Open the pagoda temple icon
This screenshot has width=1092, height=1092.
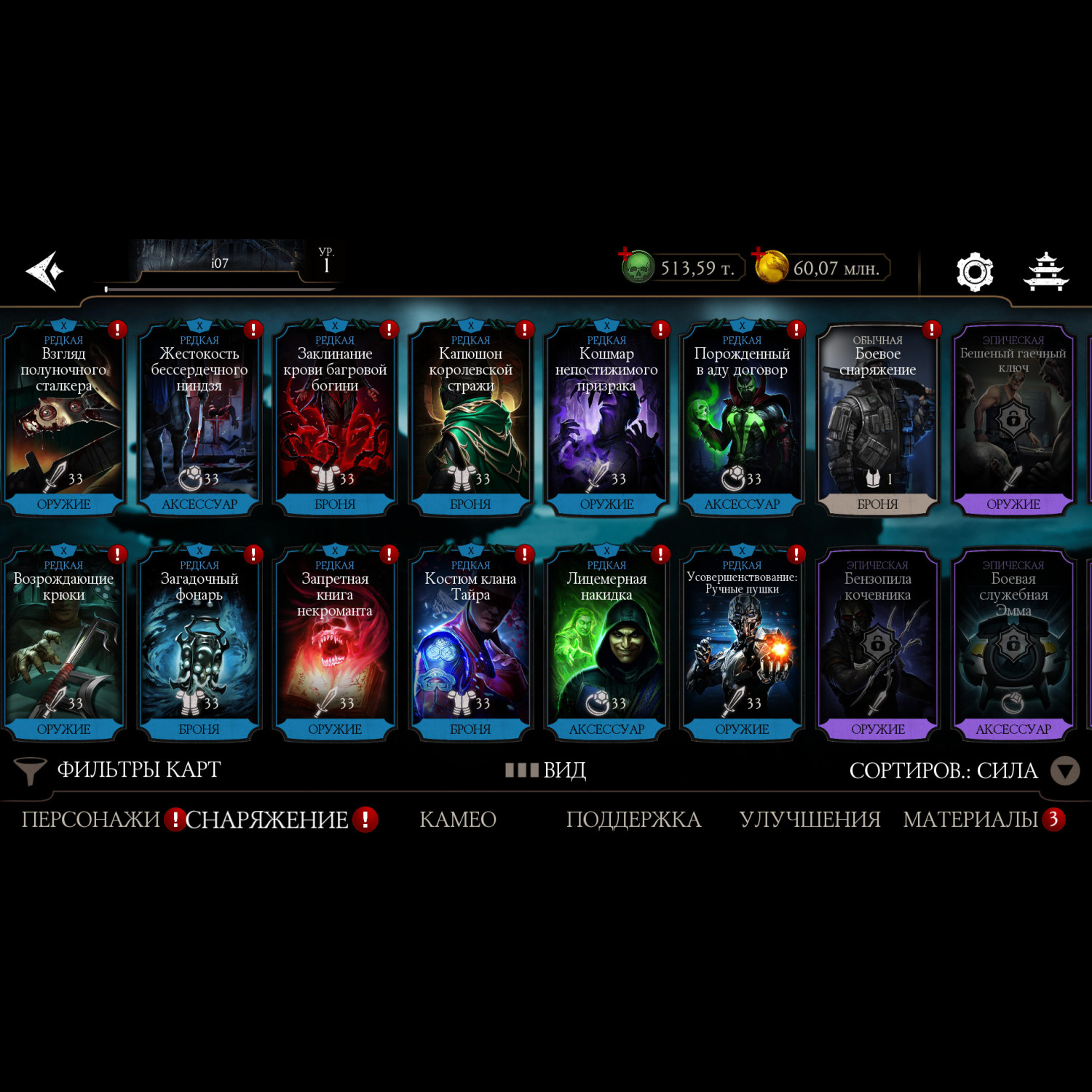coord(1046,272)
